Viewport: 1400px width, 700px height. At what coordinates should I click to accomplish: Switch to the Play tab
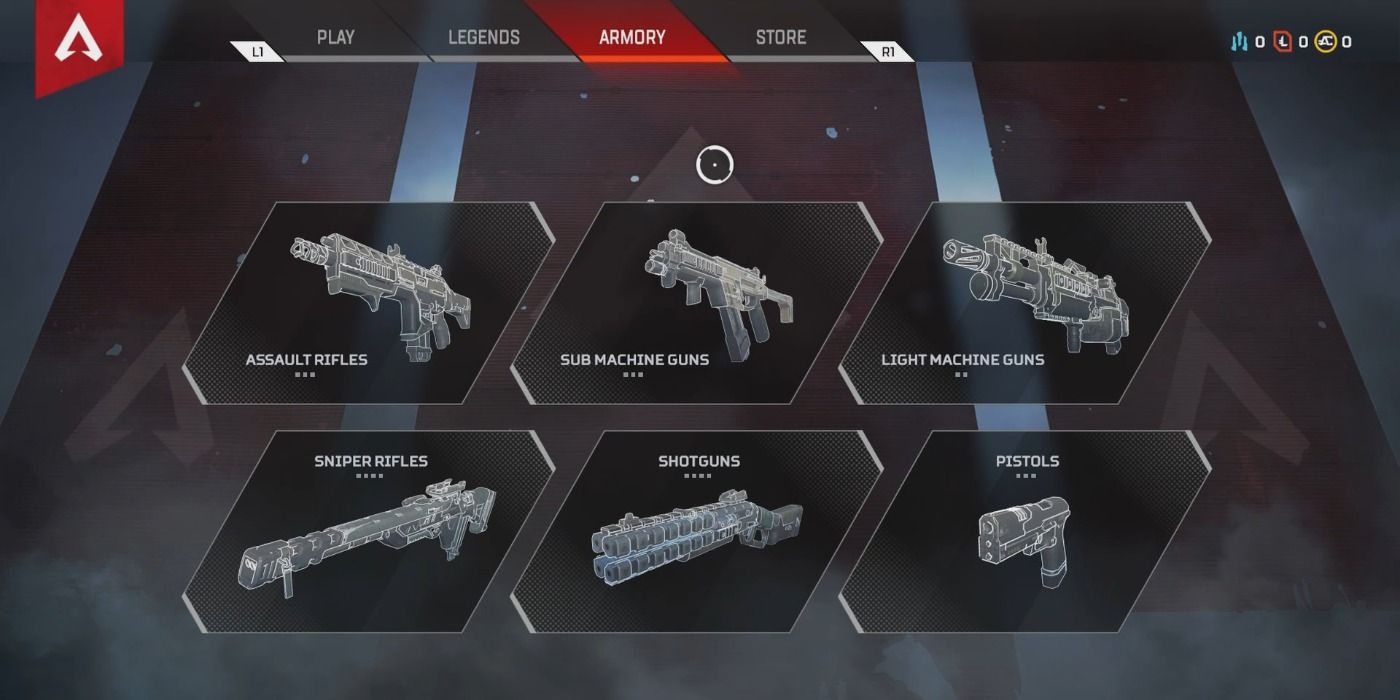click(335, 38)
